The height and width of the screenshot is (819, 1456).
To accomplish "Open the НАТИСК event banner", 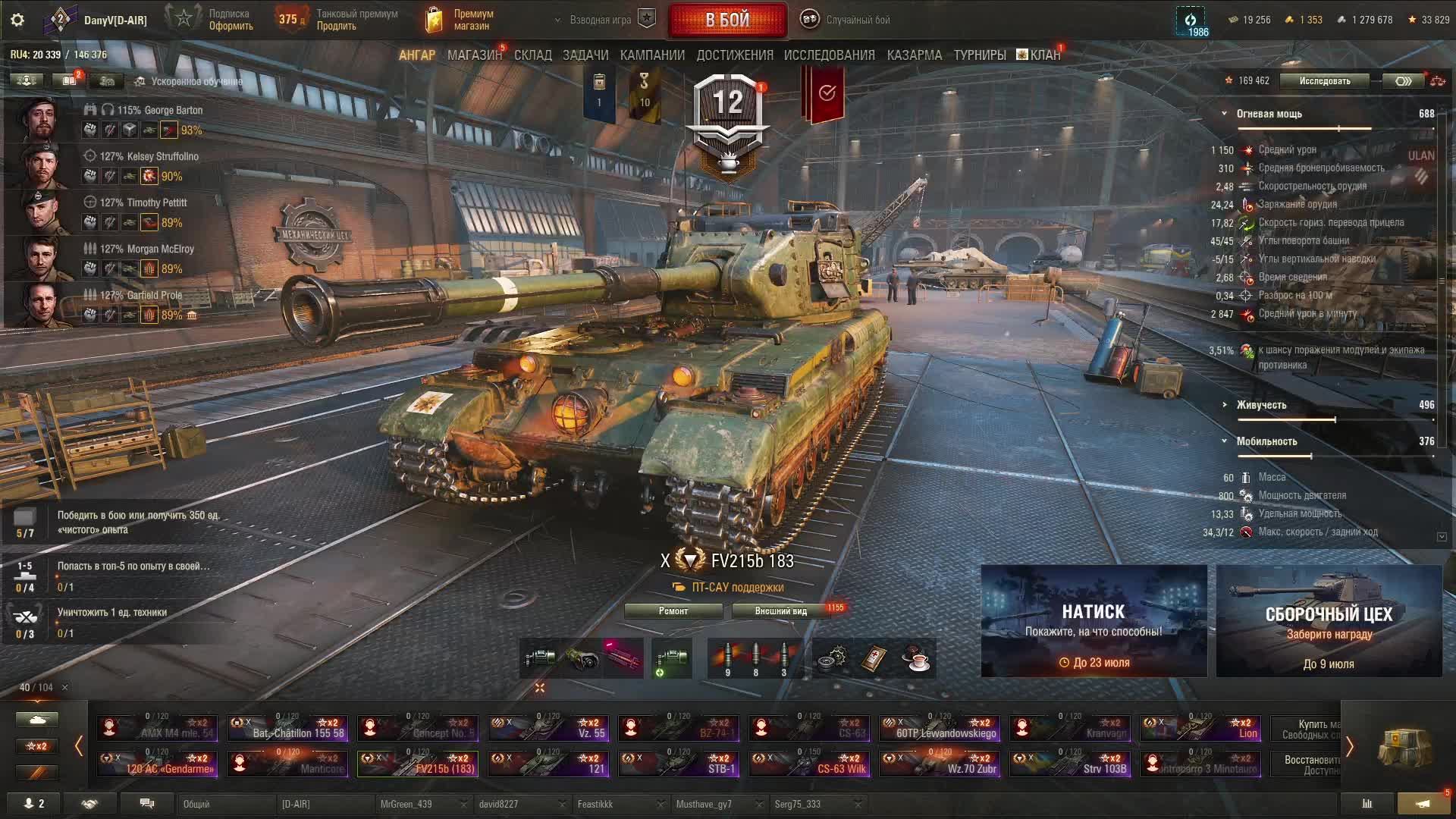I will [x=1094, y=621].
